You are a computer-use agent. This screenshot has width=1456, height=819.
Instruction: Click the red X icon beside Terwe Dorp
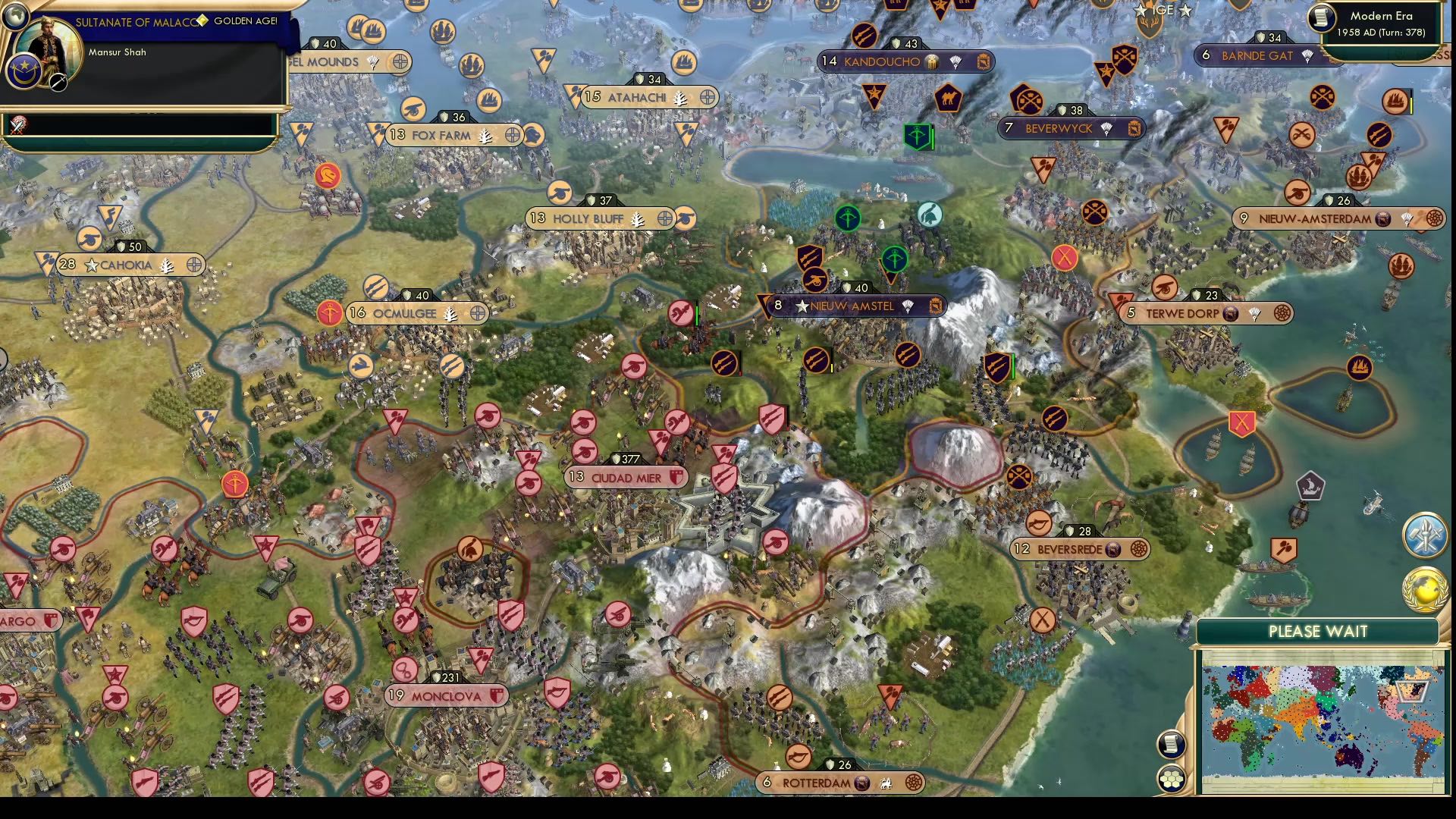click(1065, 257)
